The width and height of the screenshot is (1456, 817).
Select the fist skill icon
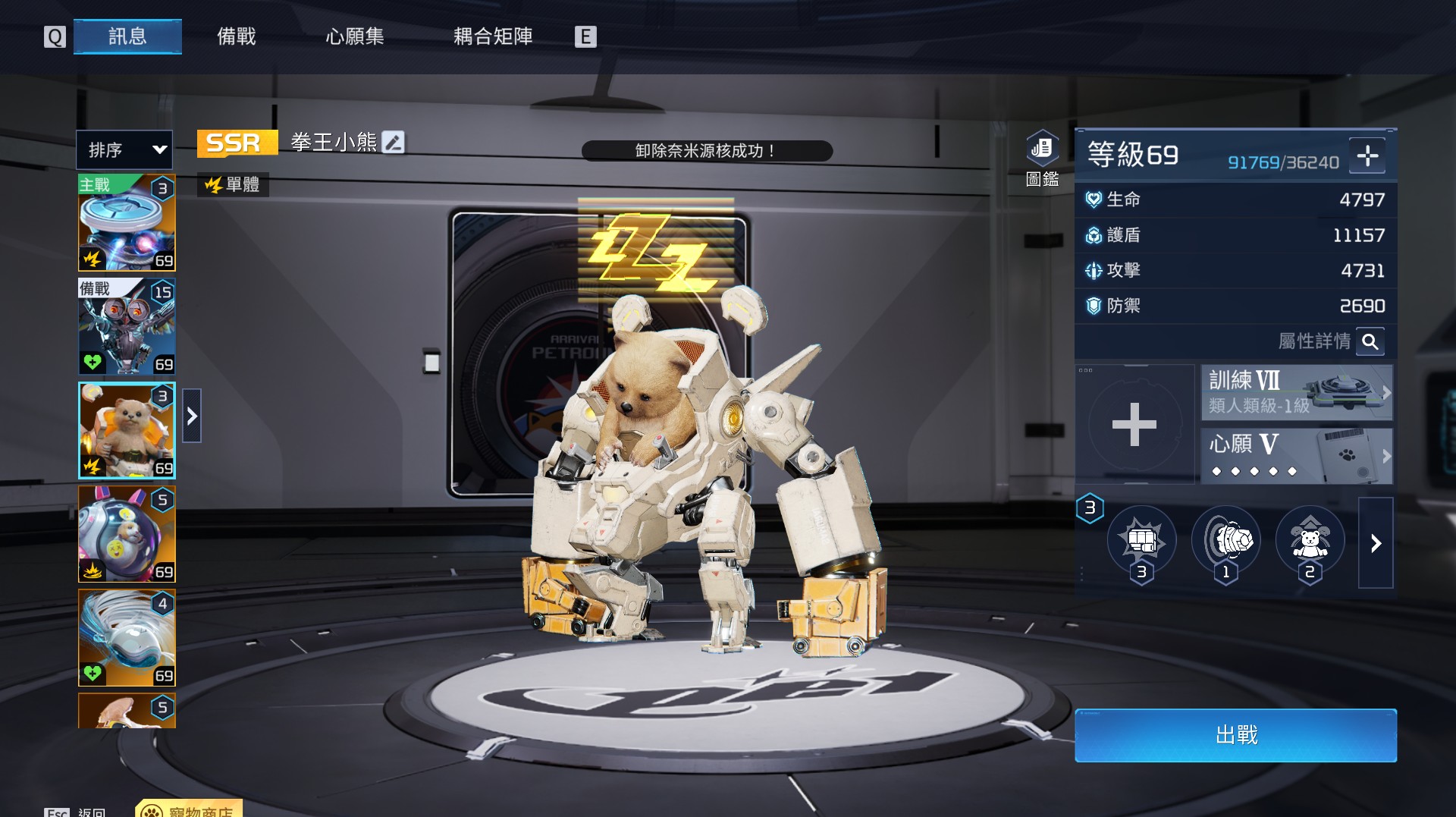click(1141, 541)
